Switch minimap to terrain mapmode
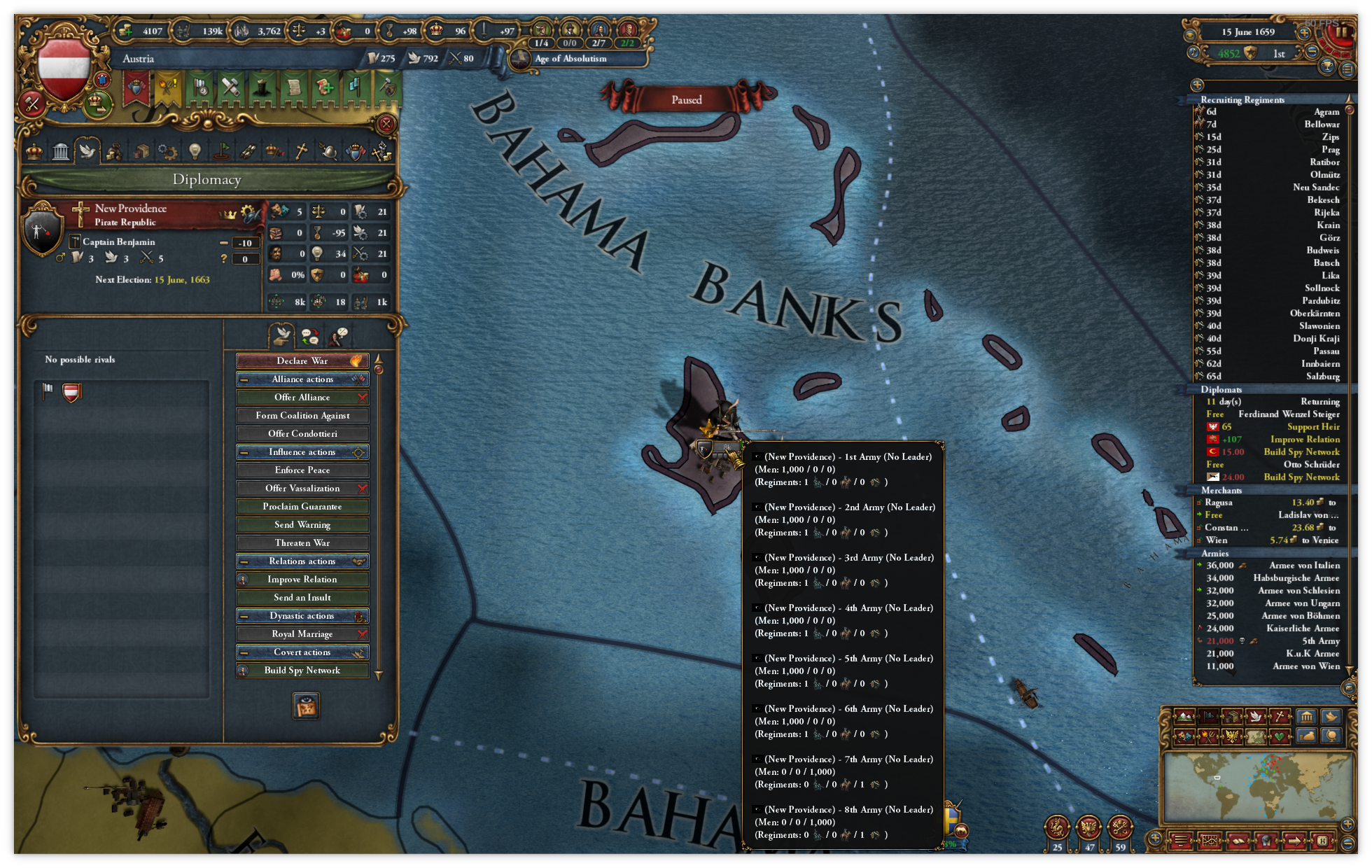The height and width of the screenshot is (868, 1372). [x=1184, y=716]
